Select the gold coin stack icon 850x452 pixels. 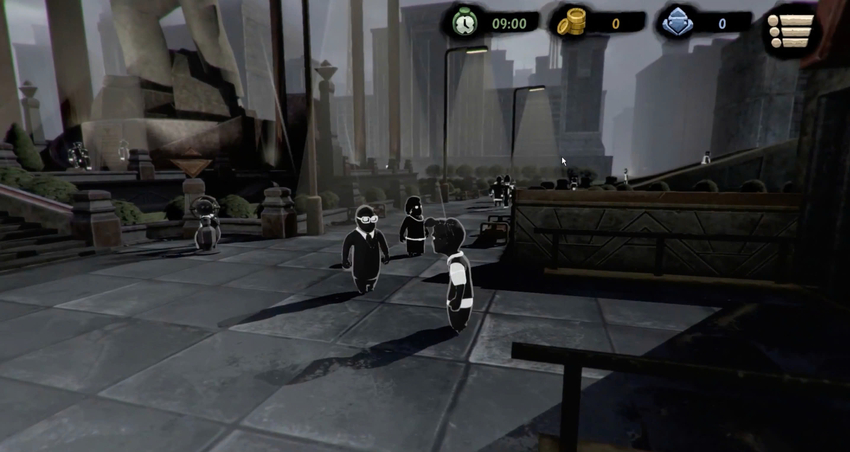[571, 22]
